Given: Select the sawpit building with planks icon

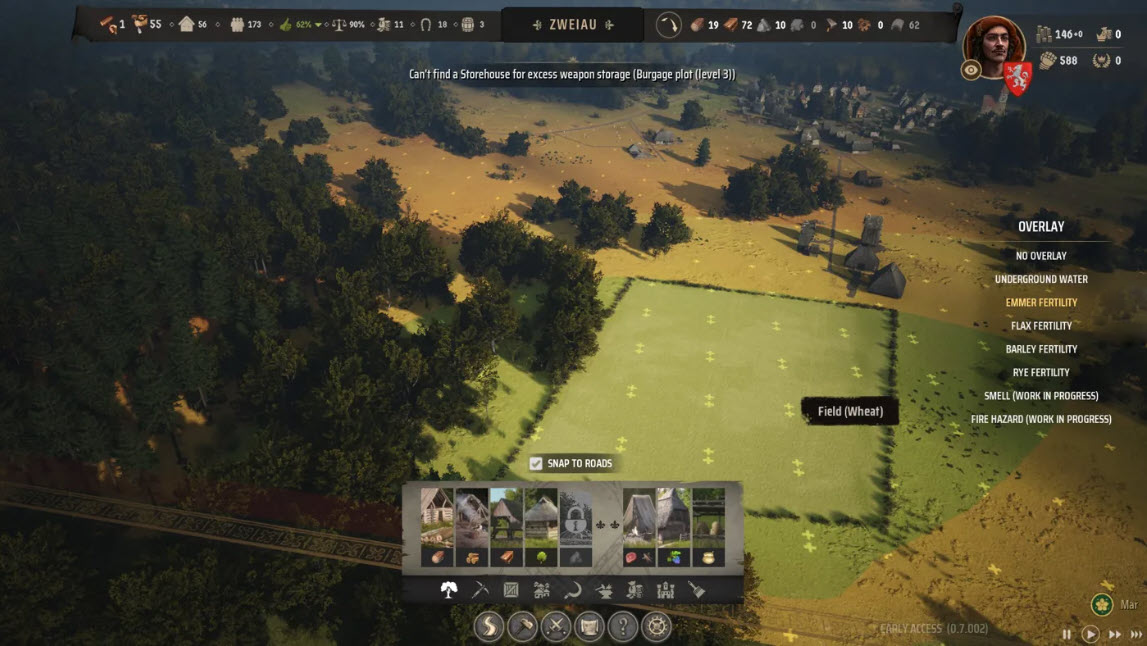Looking at the screenshot, I should coord(506,527).
